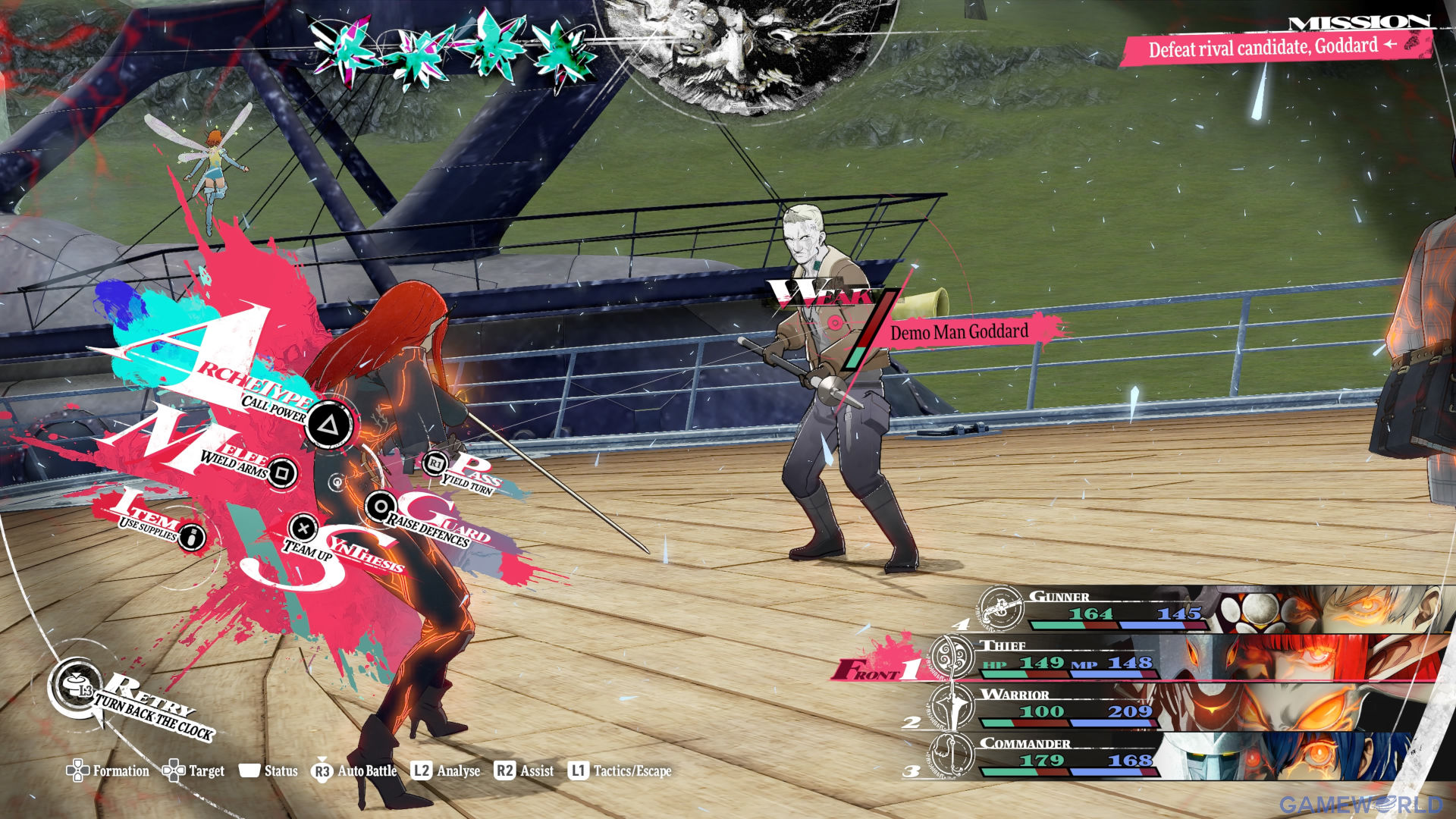Select the Gunner party member panel
This screenshot has width=1456, height=819.
(1206, 610)
